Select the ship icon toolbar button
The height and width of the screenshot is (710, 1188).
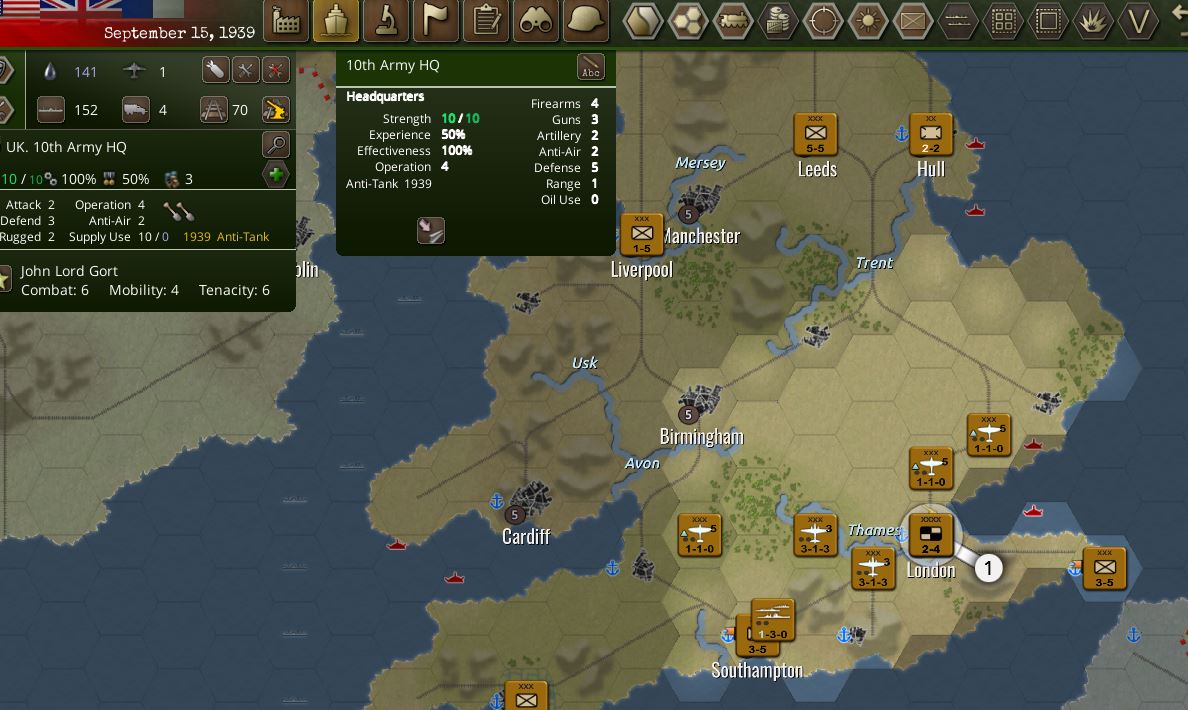(336, 20)
